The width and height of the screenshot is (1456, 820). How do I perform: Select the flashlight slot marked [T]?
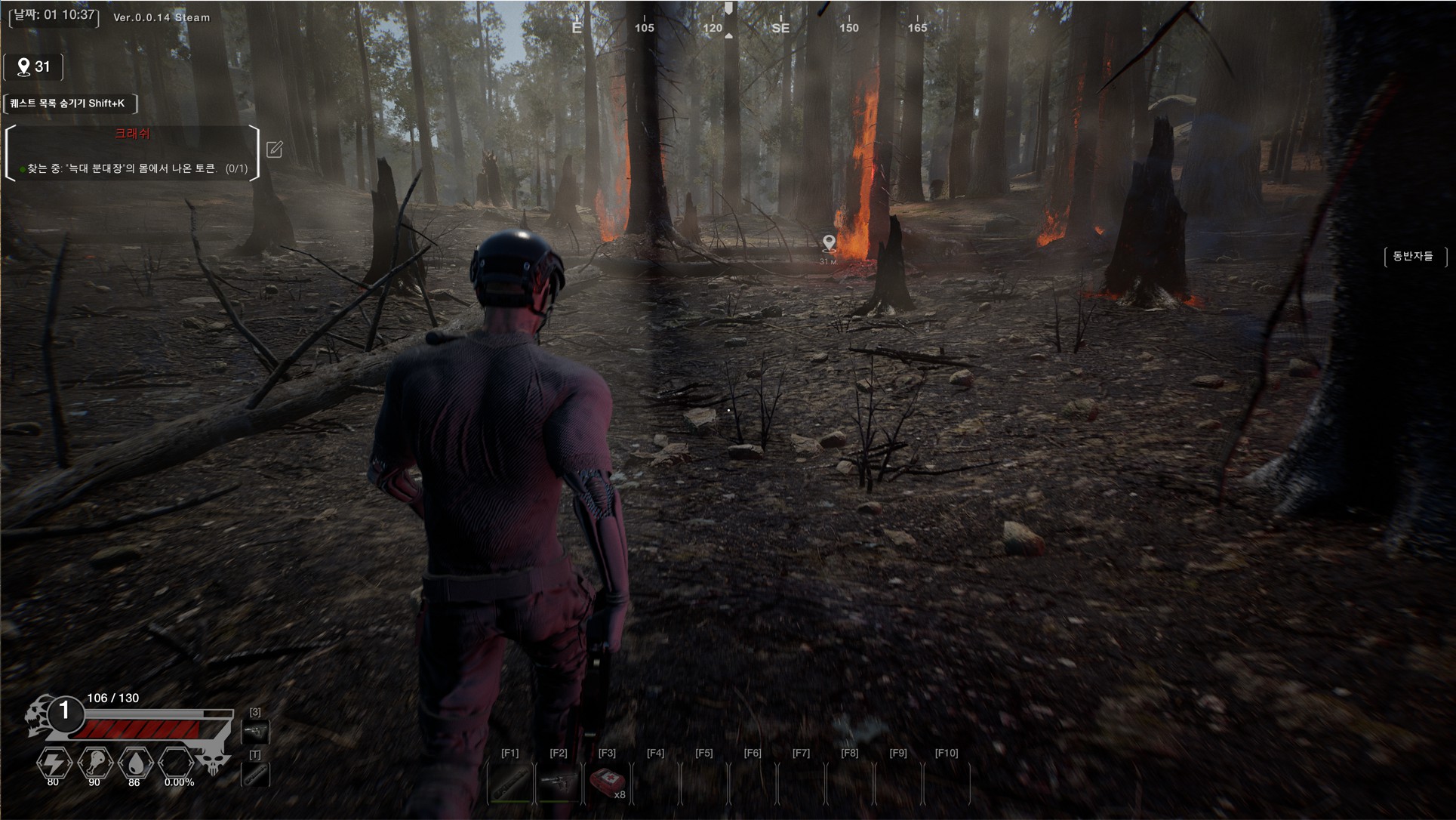click(255, 774)
